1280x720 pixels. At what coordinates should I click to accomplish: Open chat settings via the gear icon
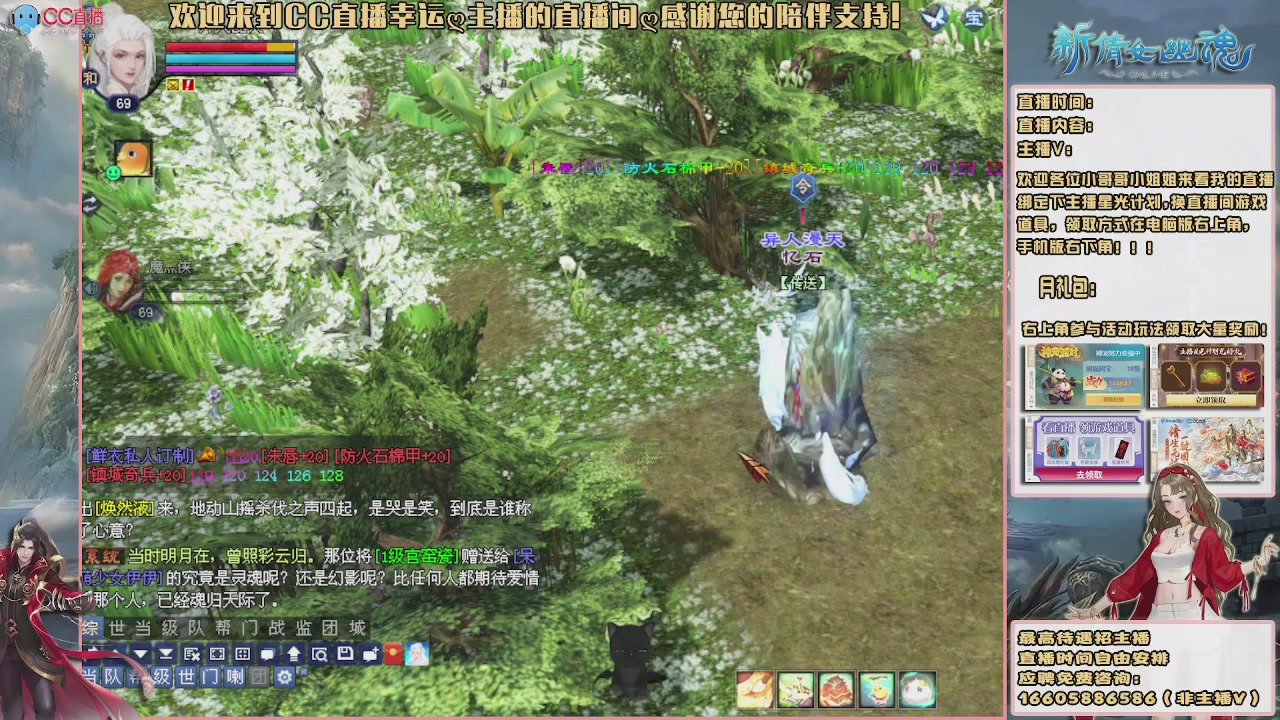[284, 677]
